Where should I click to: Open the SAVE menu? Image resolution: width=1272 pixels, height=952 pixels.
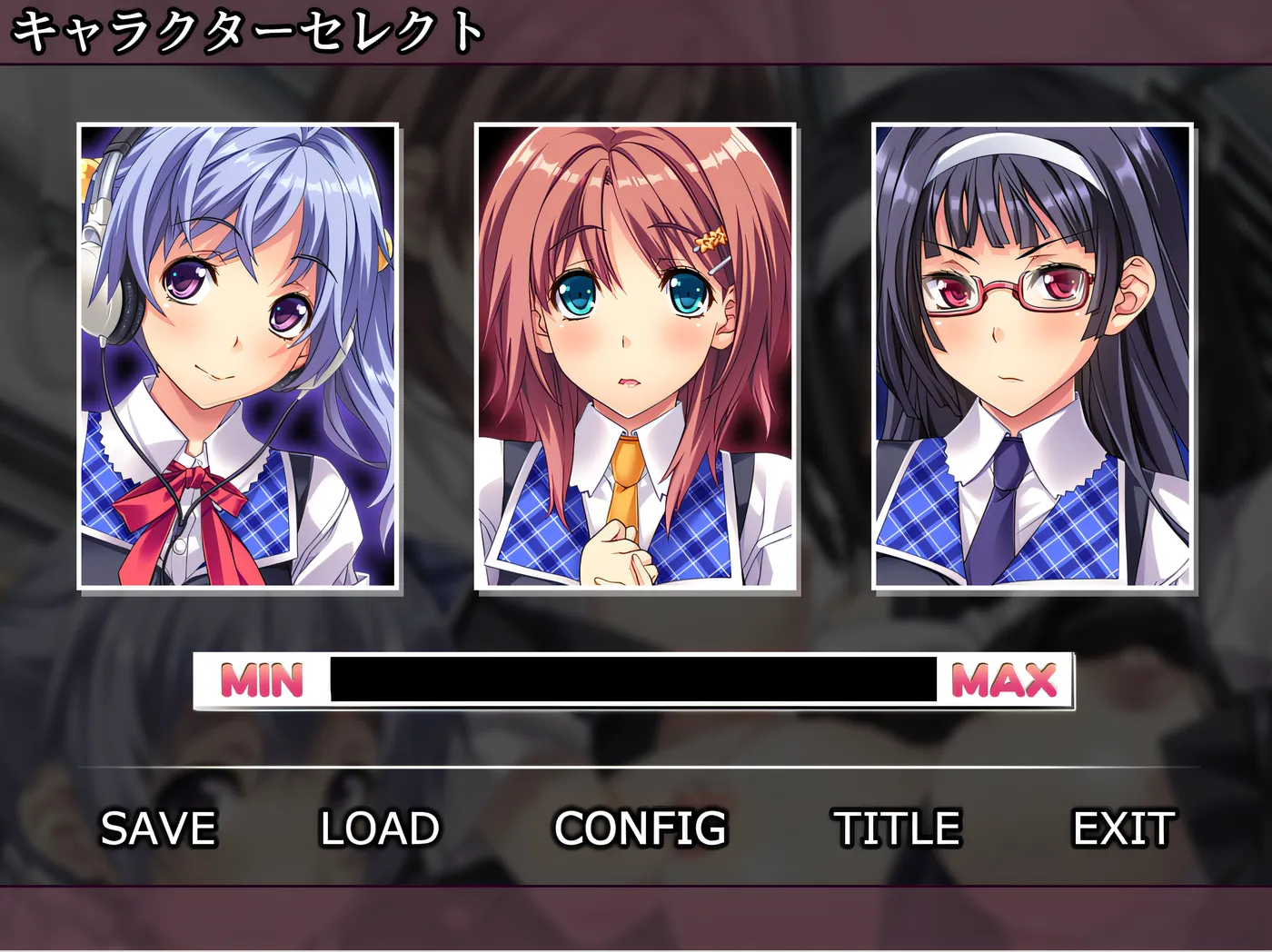[158, 828]
